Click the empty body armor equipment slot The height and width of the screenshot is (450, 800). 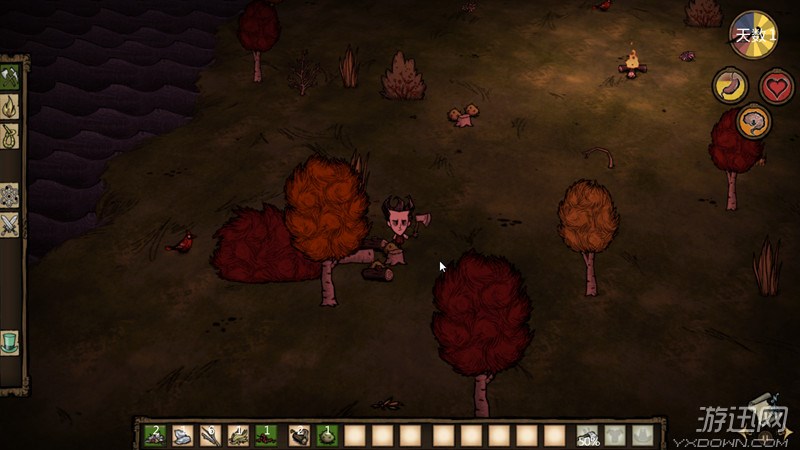pos(615,435)
